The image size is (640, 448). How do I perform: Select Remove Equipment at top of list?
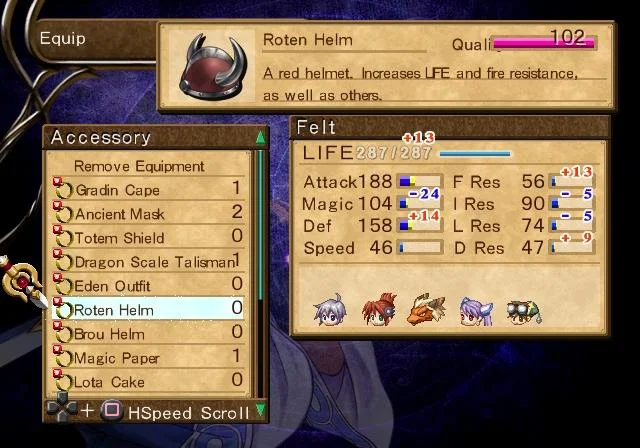point(139,166)
